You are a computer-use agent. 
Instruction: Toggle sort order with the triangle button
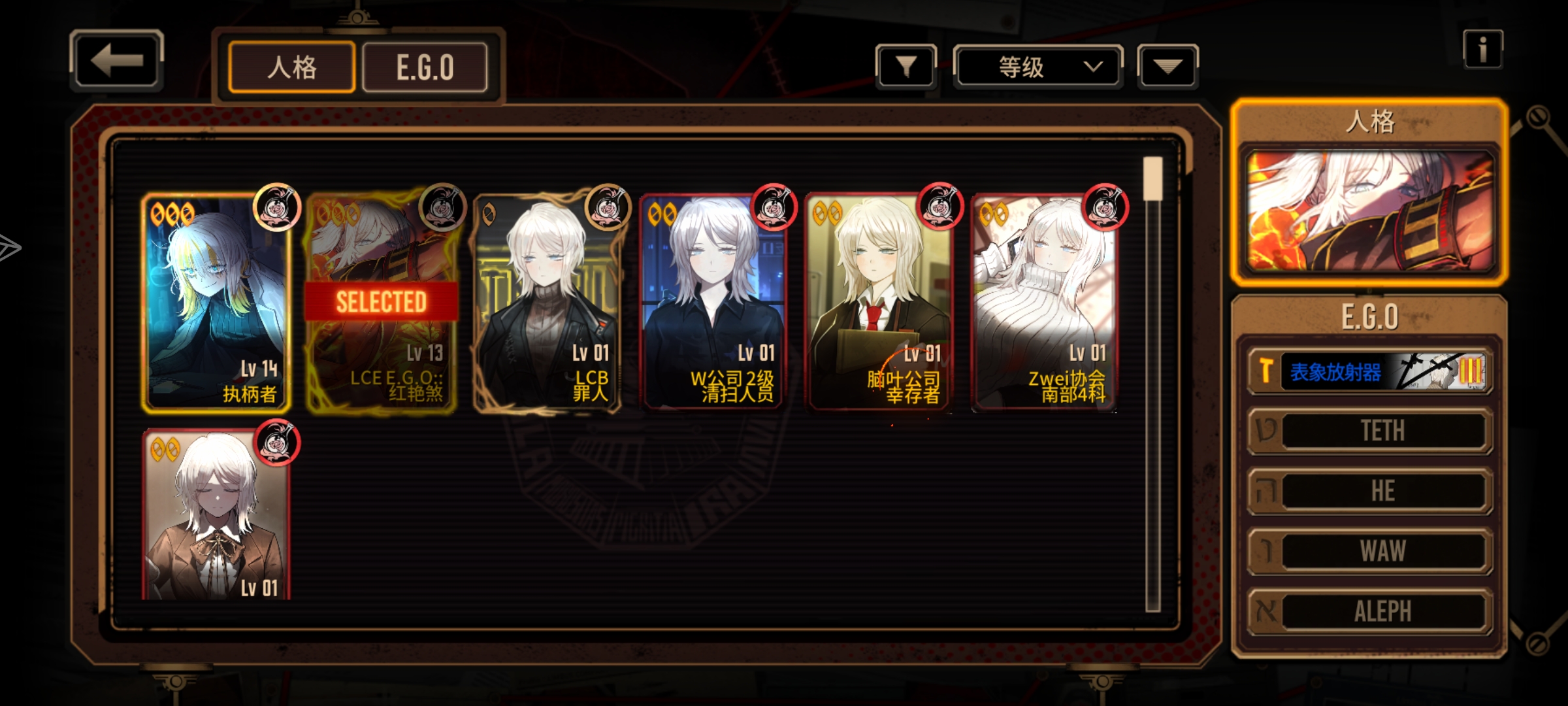point(1168,67)
